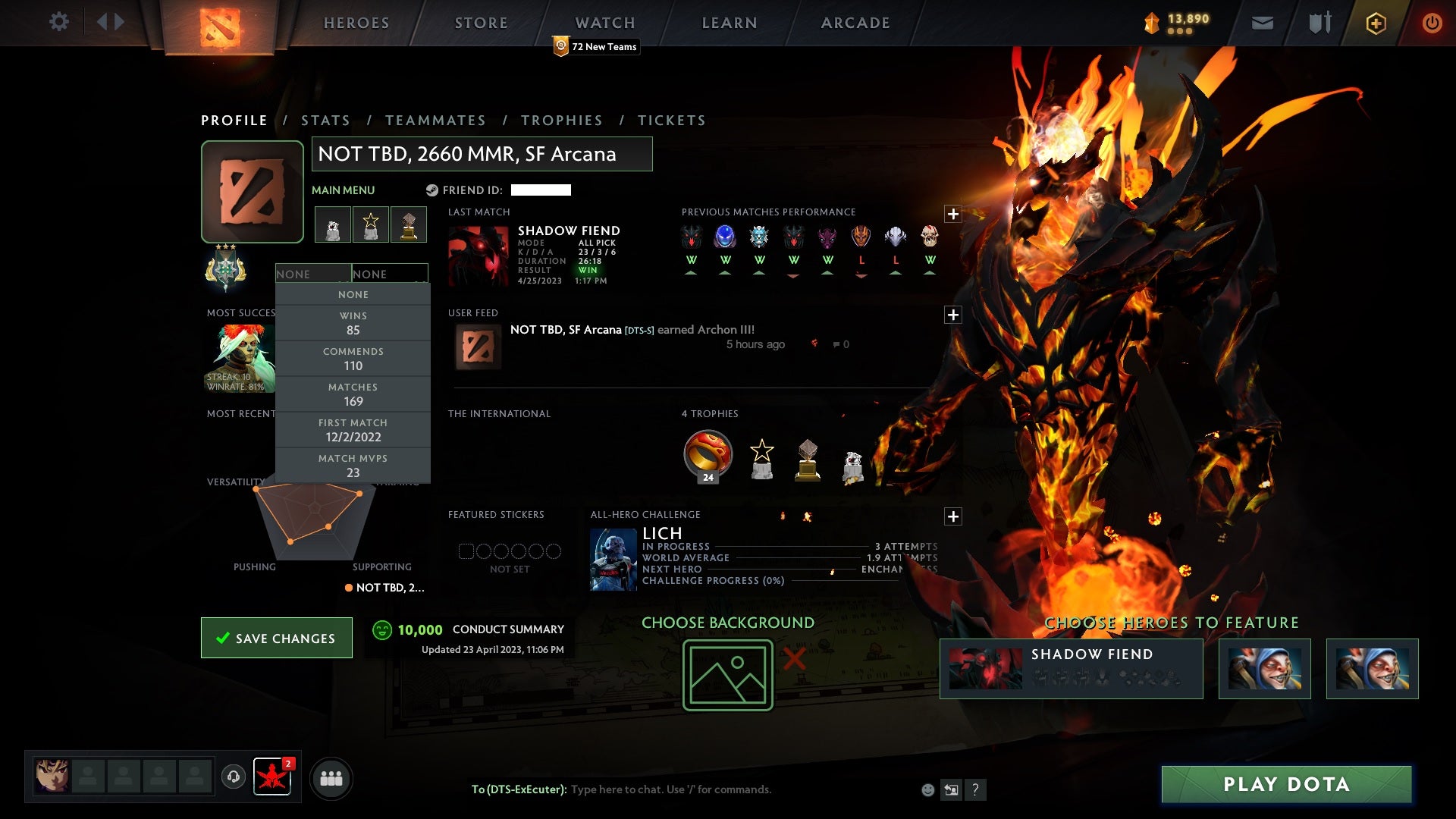Viewport: 1456px width, 819px height.
Task: Open the friends list circle icon at bottom
Action: pyautogui.click(x=331, y=778)
